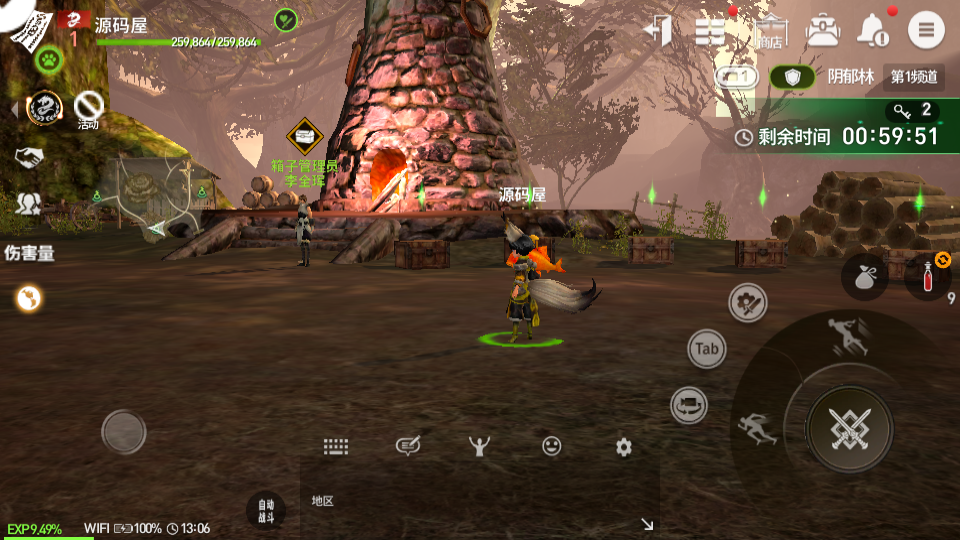Click the green paw pet icon
The width and height of the screenshot is (960, 540).
point(48,60)
